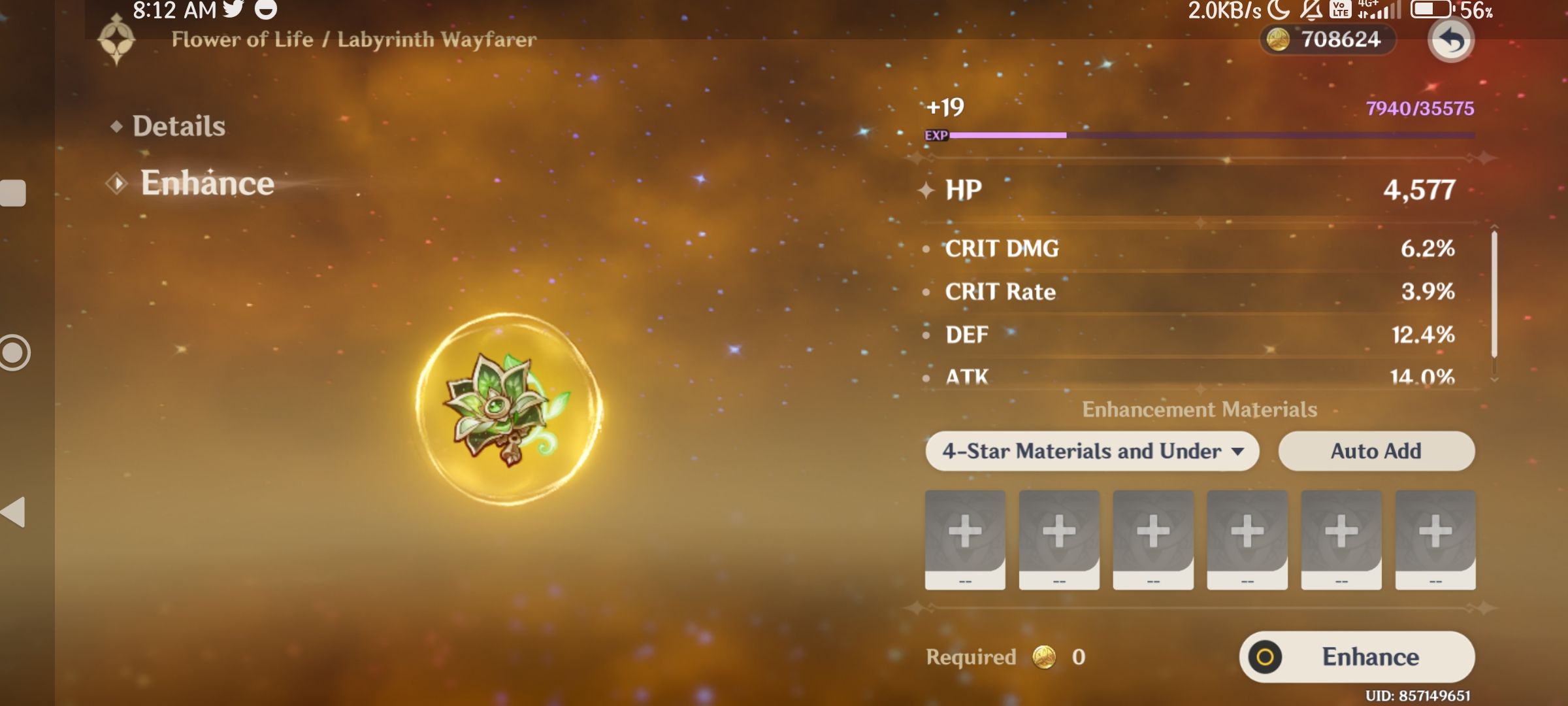Viewport: 1568px width, 706px height.
Task: Click the substat list scrollbar
Action: click(1494, 294)
